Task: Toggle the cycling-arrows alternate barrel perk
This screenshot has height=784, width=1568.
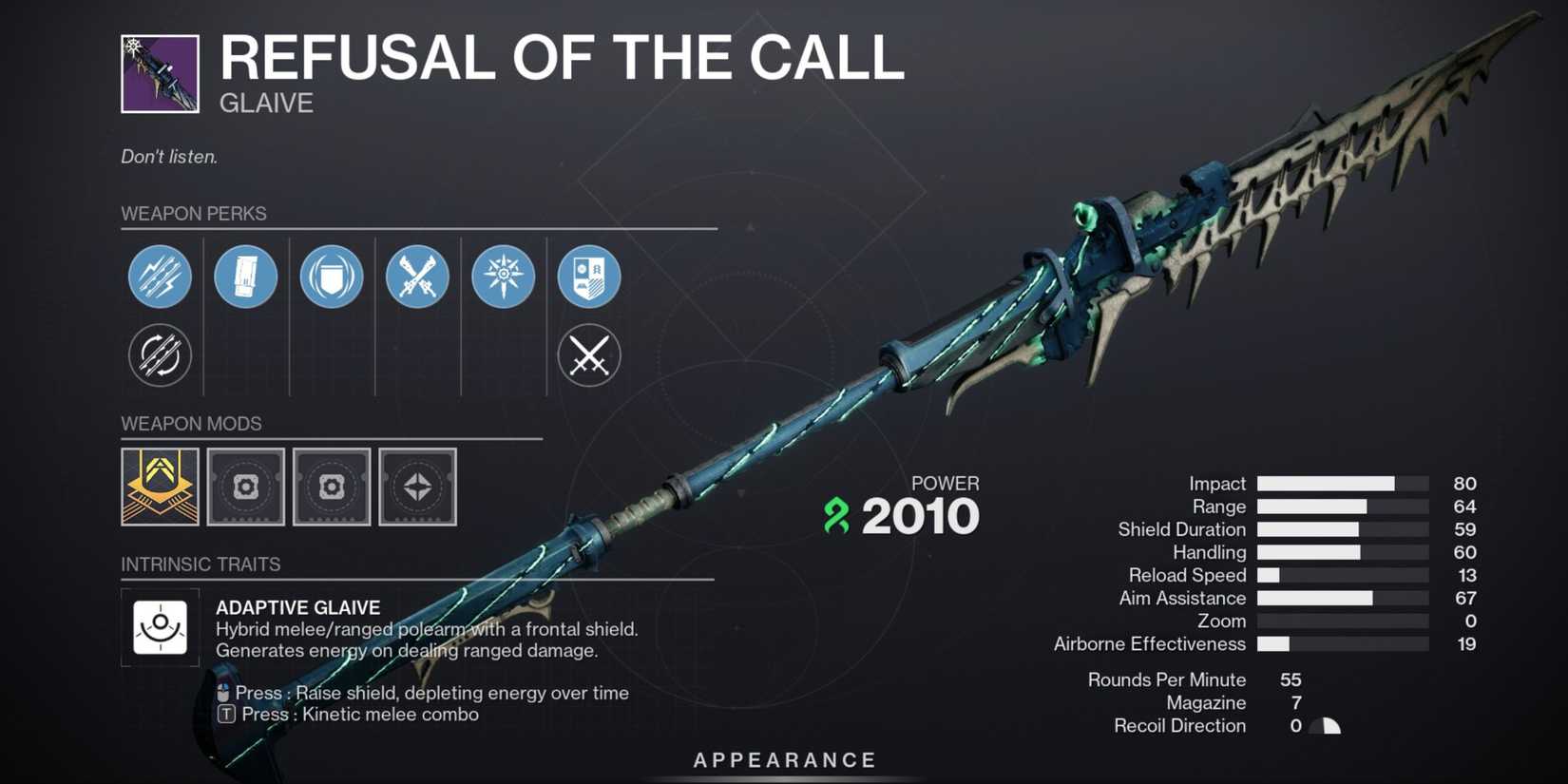Action: [x=160, y=355]
